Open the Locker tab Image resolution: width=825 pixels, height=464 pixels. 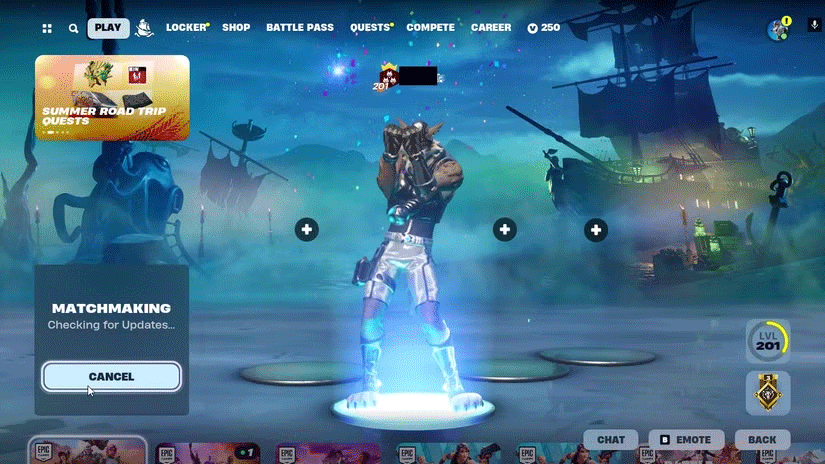[186, 28]
